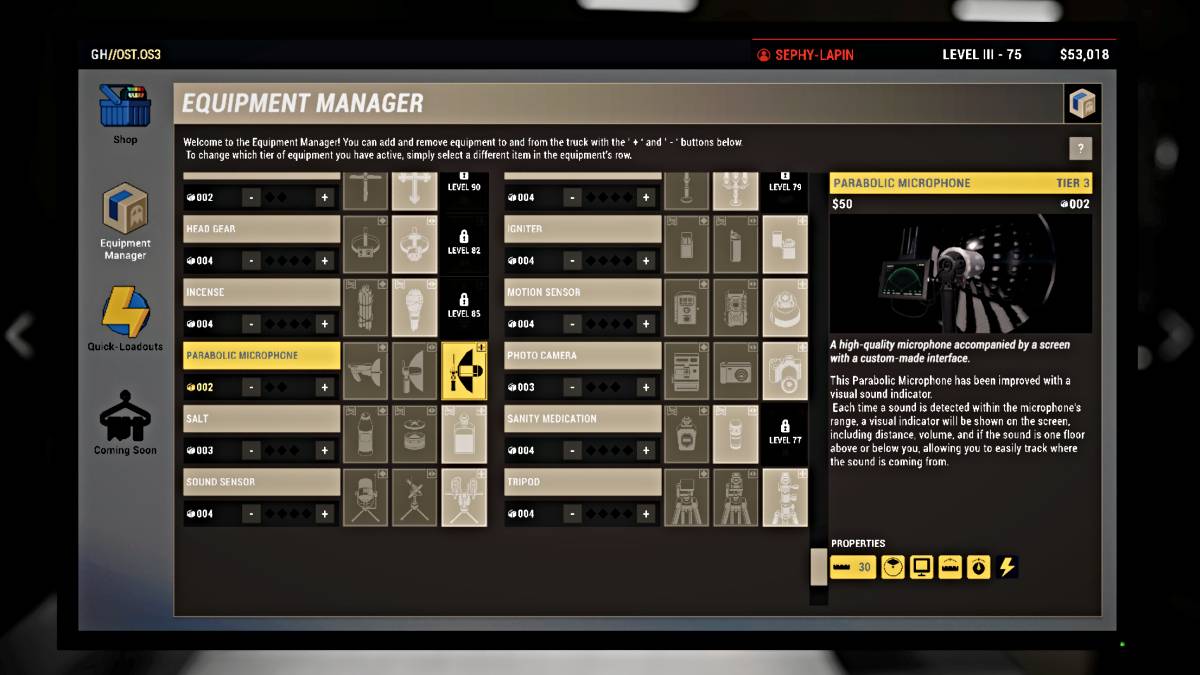1200x675 pixels.
Task: Add one Sanity Medication to the truck
Action: [646, 450]
